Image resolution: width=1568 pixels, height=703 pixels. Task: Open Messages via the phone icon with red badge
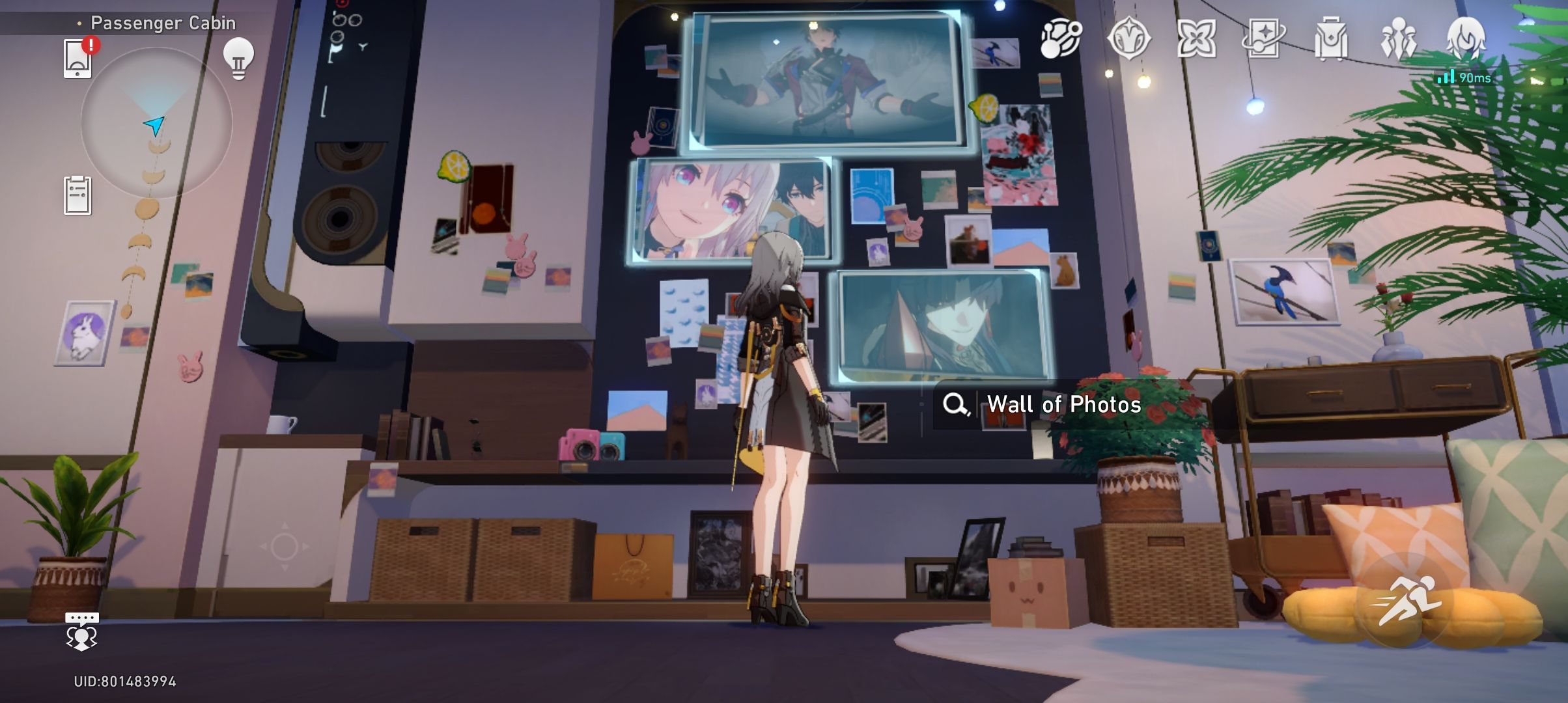[x=78, y=57]
